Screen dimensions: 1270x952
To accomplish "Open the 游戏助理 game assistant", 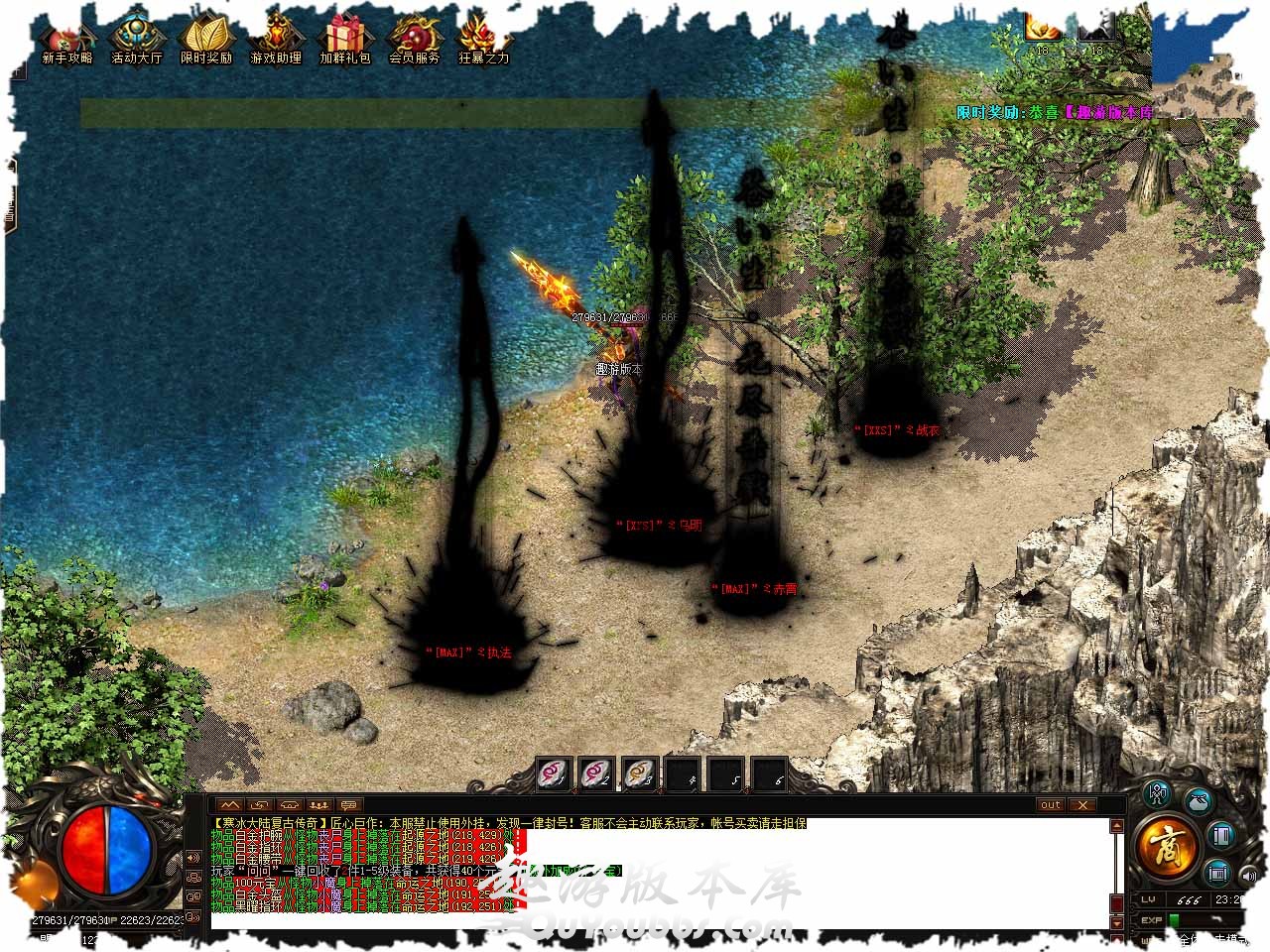I will click(276, 42).
